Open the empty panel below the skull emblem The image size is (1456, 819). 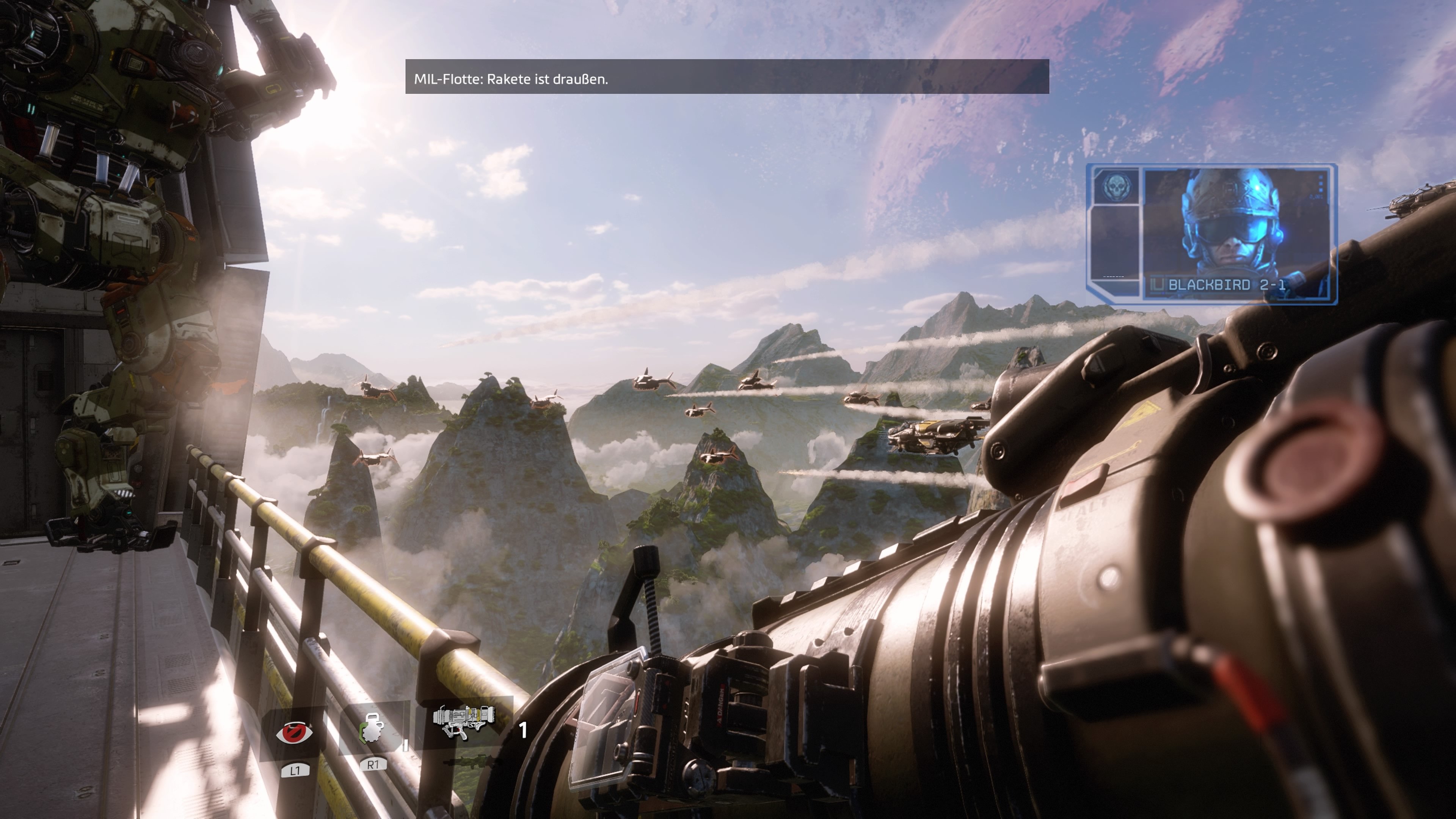pos(1115,243)
